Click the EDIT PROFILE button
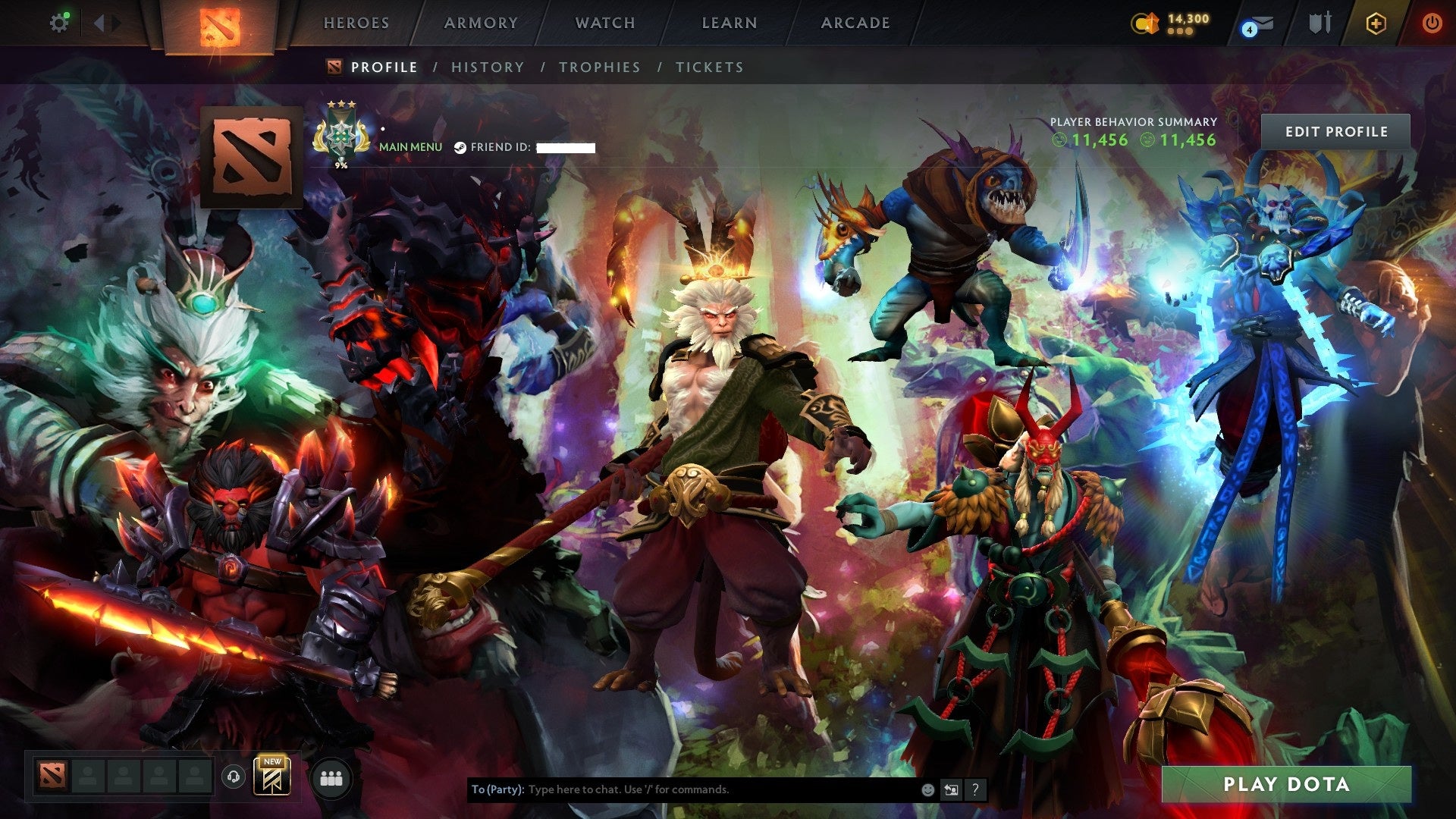The height and width of the screenshot is (819, 1456). click(1335, 130)
